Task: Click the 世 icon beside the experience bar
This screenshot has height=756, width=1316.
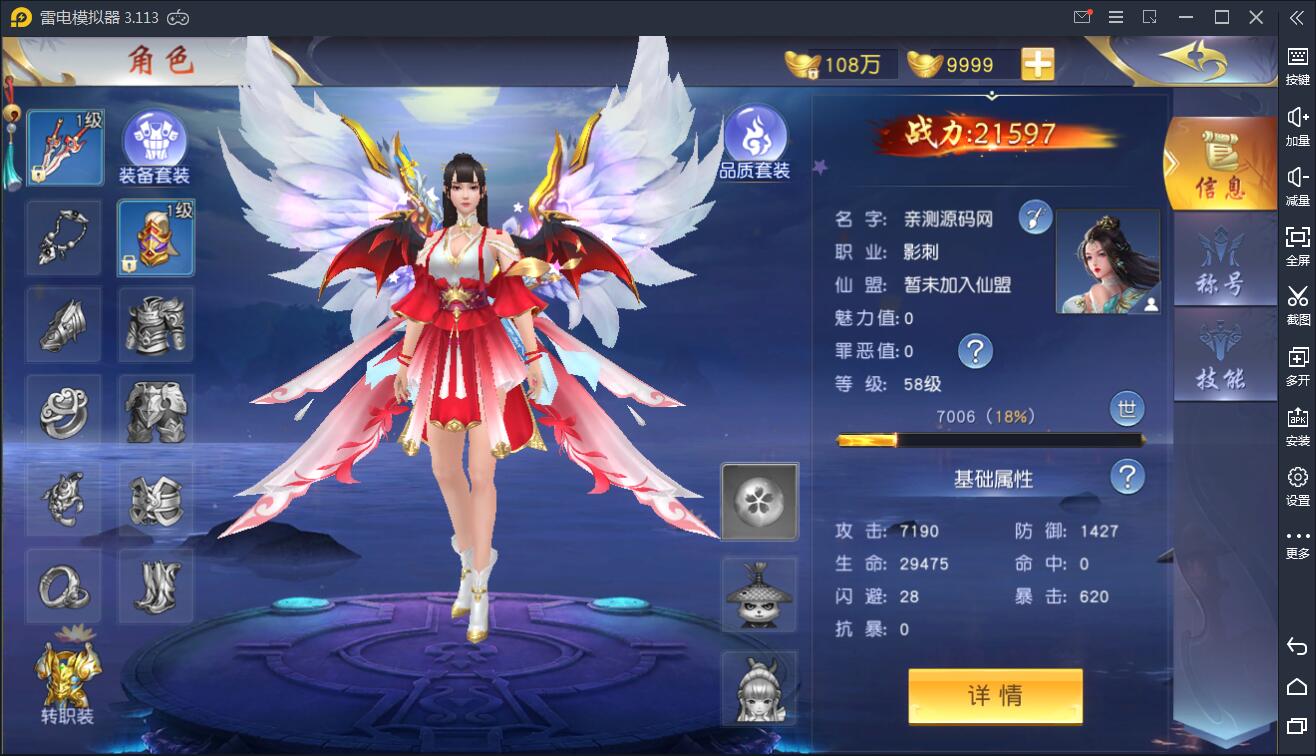Action: click(1126, 409)
